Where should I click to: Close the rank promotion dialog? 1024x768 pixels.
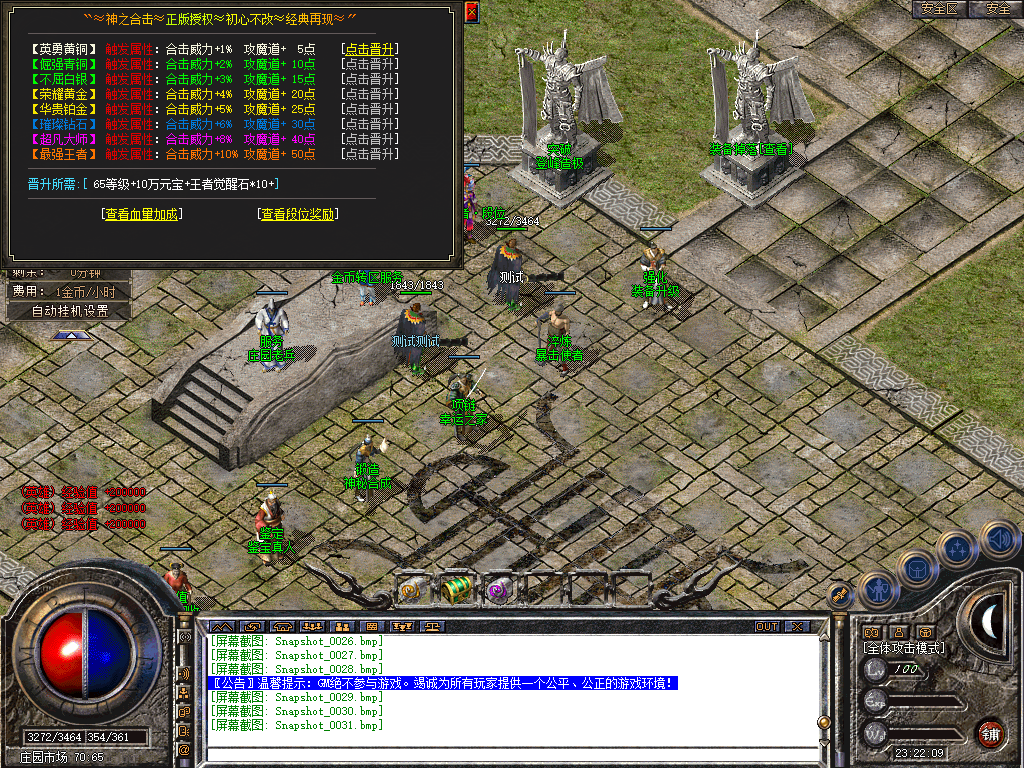point(472,12)
